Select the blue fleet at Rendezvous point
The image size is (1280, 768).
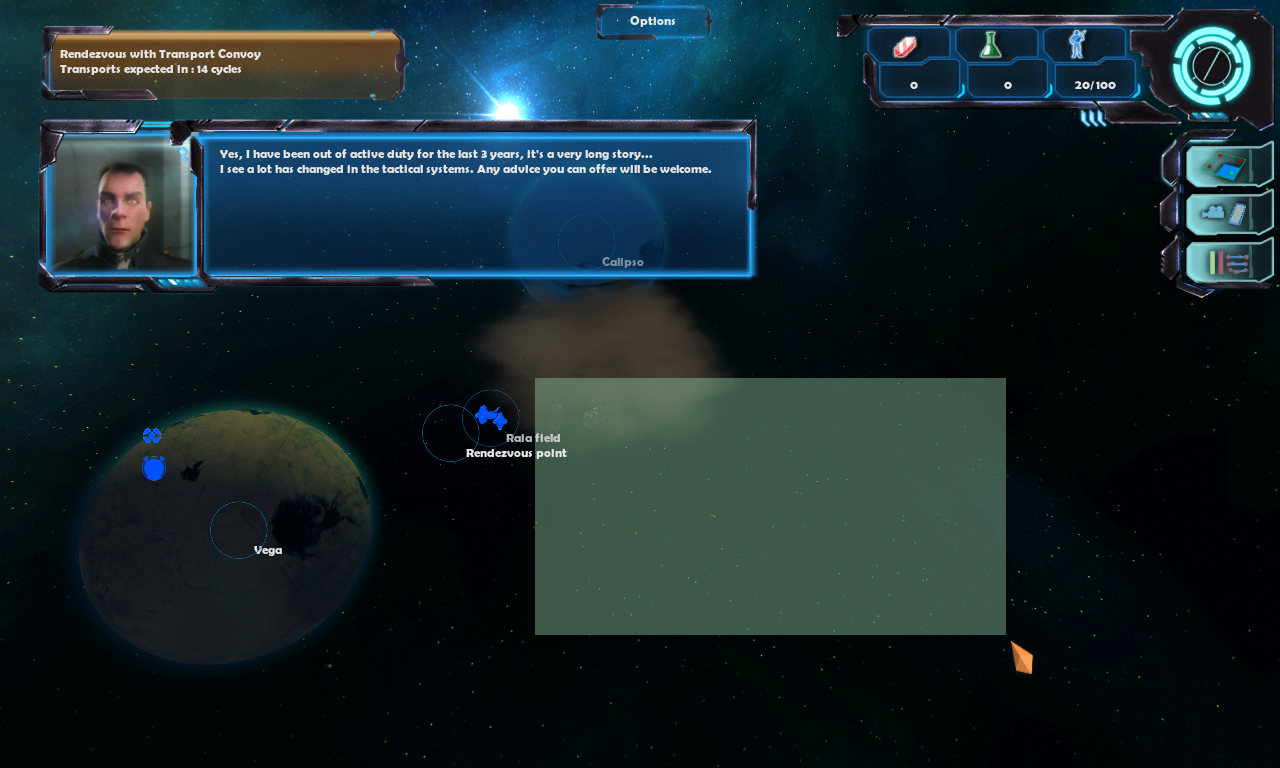coord(490,417)
